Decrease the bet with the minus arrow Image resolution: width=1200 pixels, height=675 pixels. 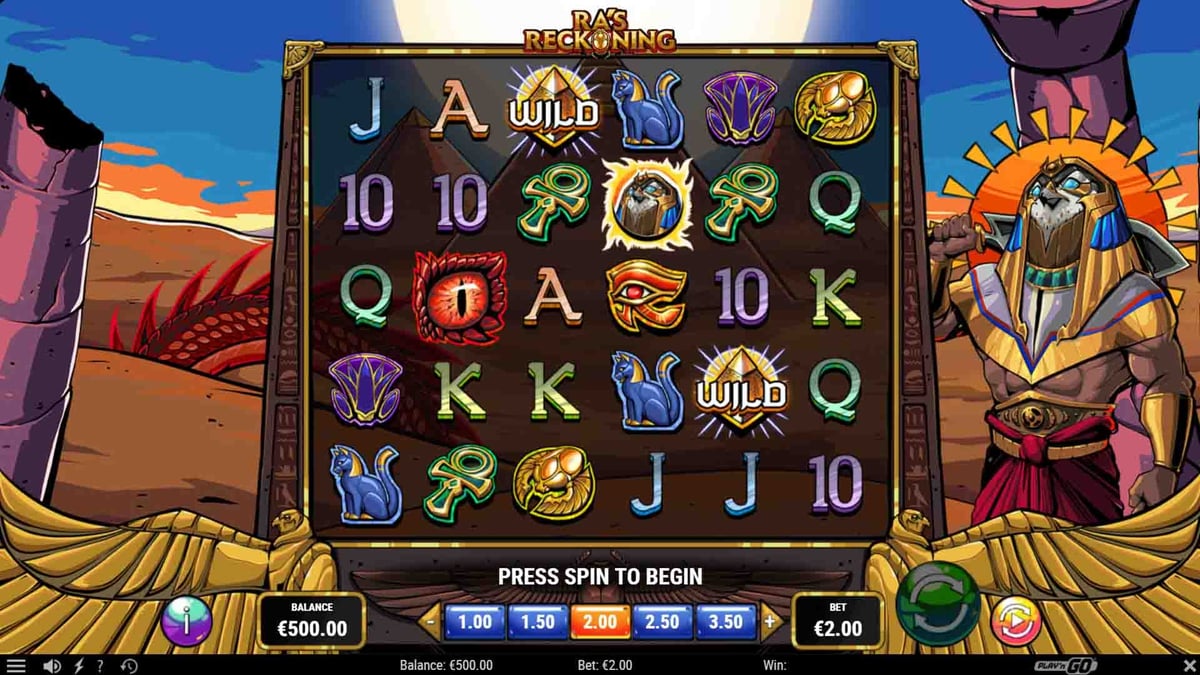pyautogui.click(x=431, y=622)
